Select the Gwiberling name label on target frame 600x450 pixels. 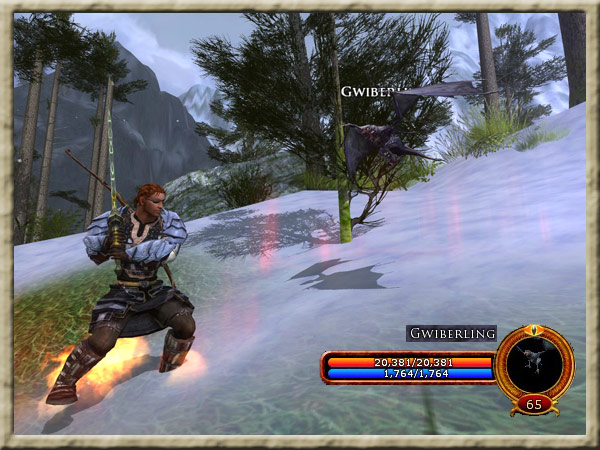pyautogui.click(x=451, y=334)
